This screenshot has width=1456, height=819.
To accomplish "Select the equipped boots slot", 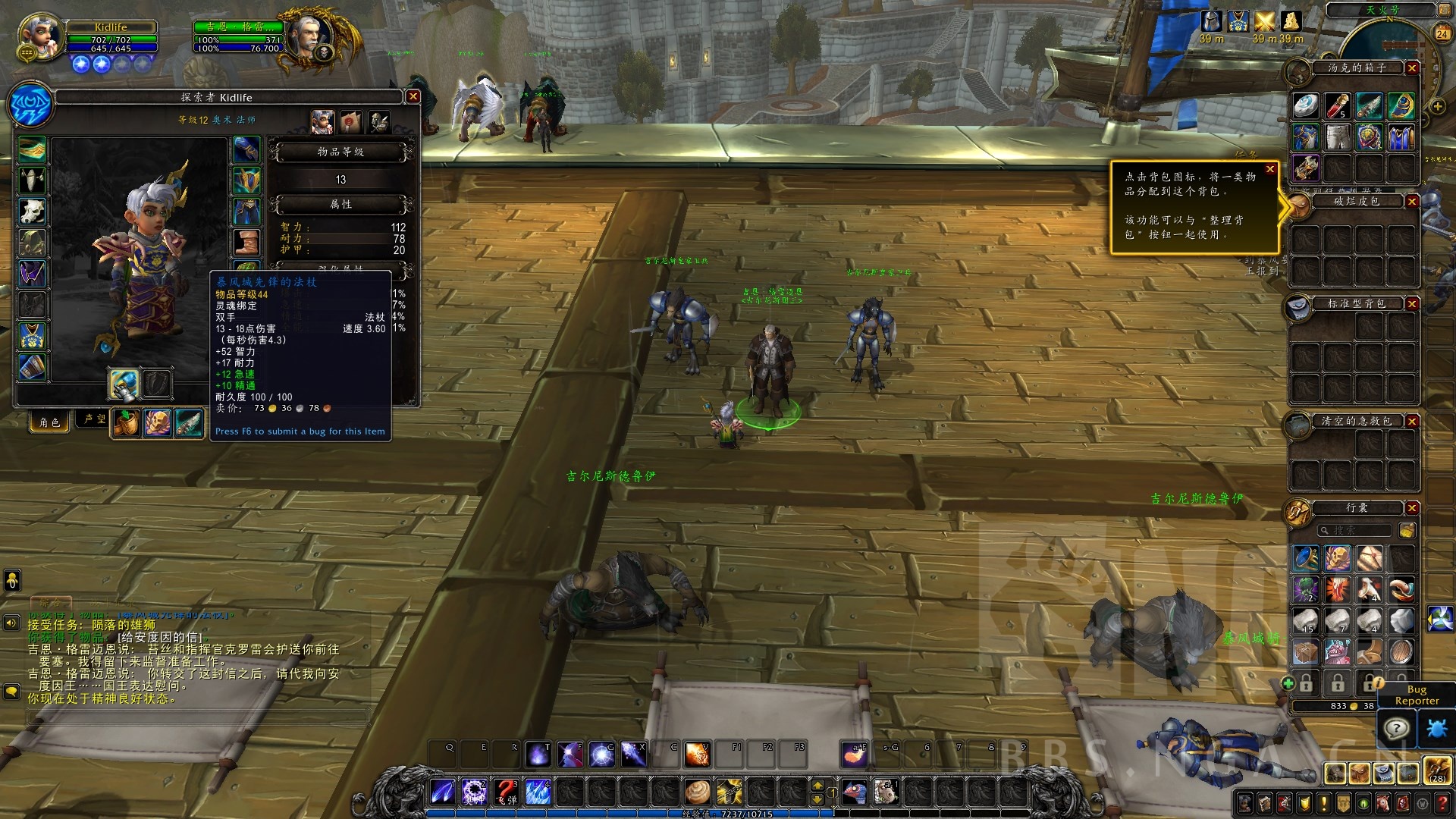I will pyautogui.click(x=246, y=243).
